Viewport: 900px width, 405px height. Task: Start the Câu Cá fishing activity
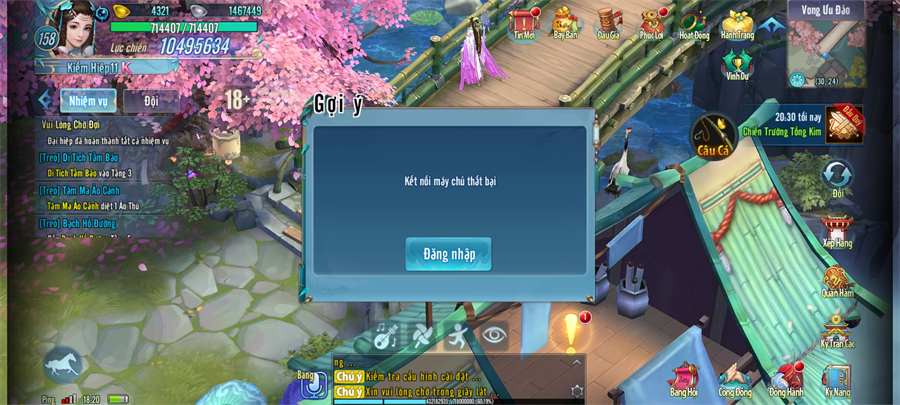[714, 135]
